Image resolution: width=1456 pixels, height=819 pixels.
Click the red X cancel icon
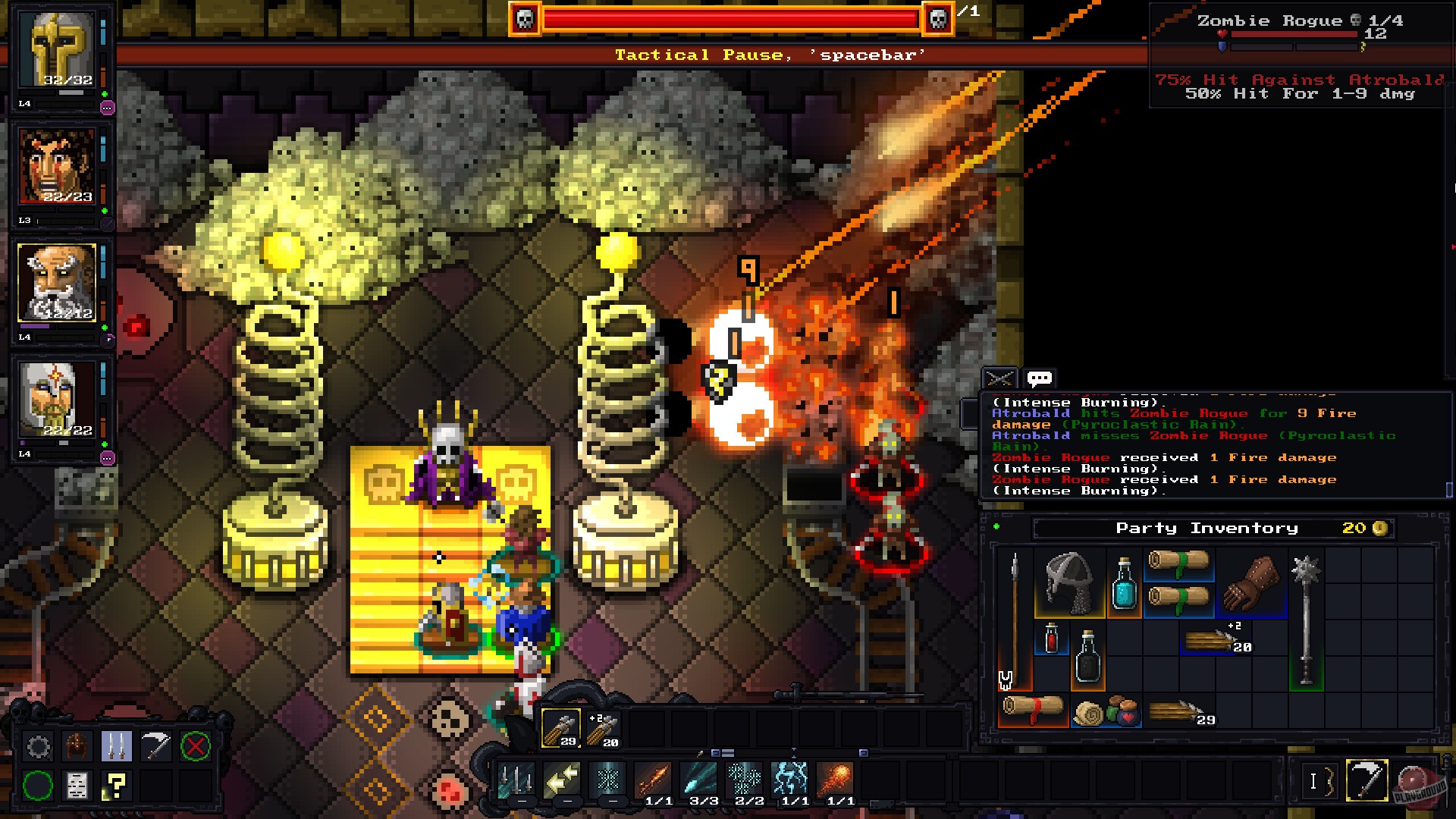click(197, 746)
